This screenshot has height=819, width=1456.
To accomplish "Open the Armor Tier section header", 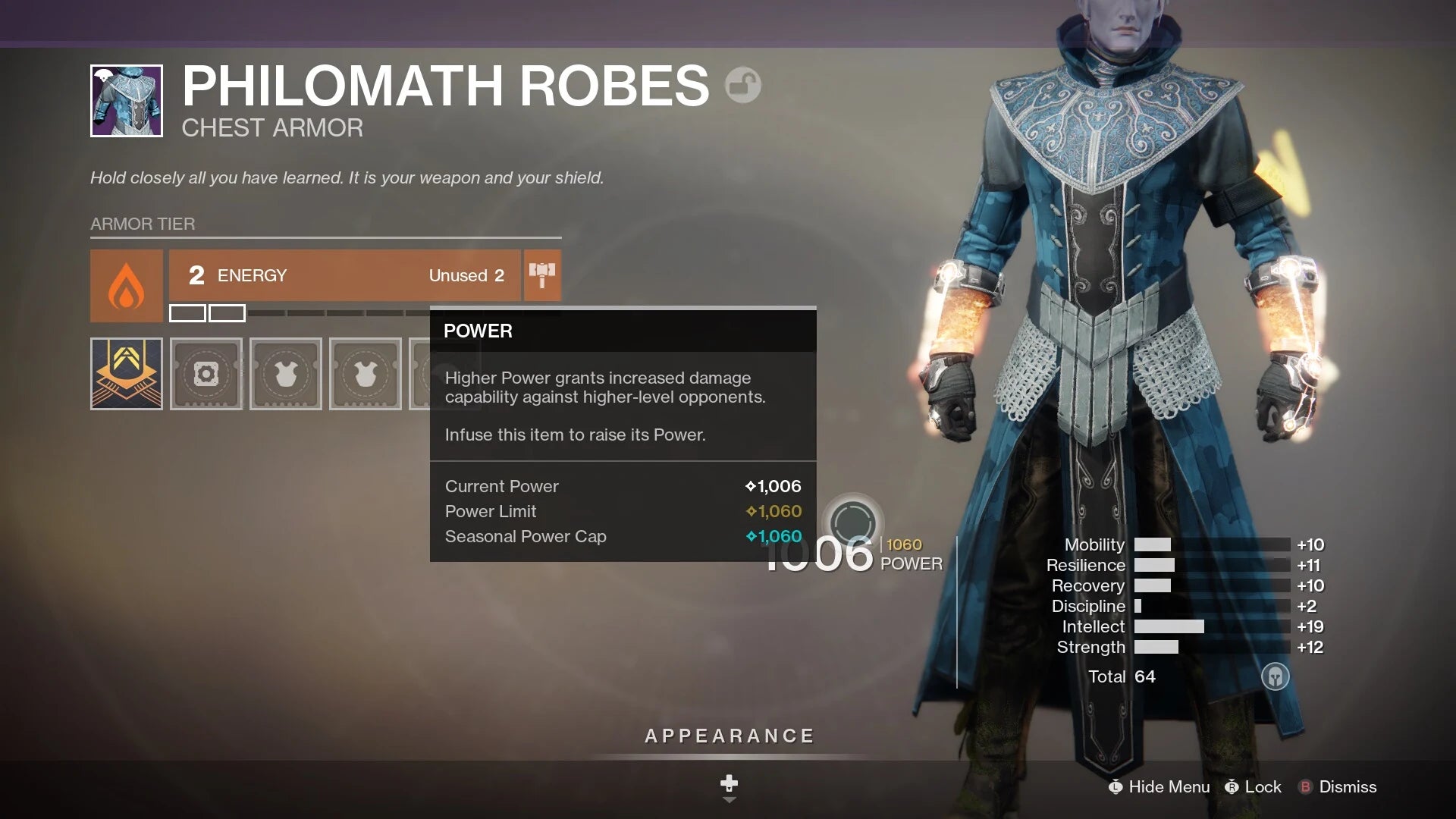I will 143,224.
